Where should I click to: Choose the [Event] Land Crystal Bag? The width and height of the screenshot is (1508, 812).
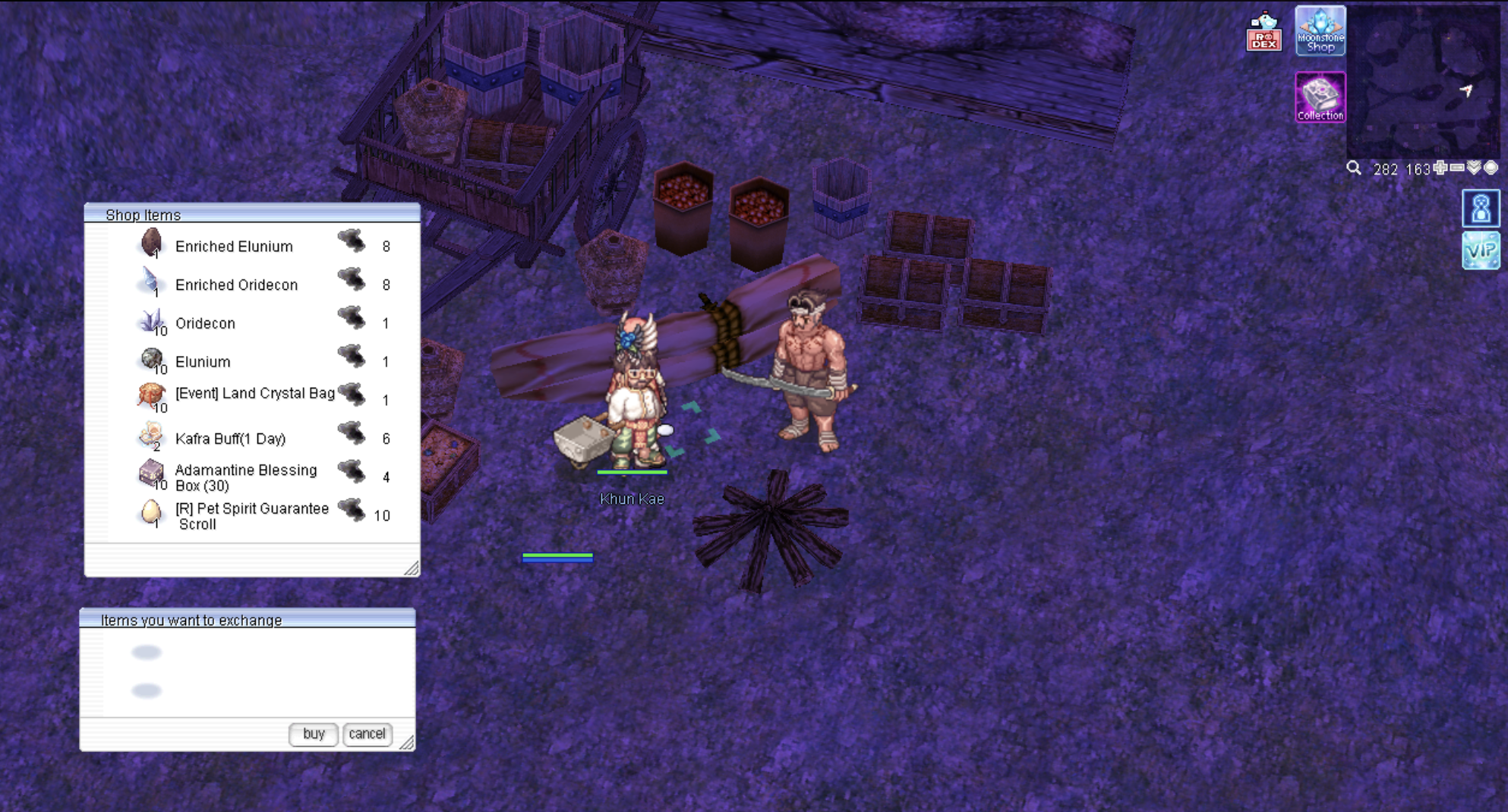(254, 393)
